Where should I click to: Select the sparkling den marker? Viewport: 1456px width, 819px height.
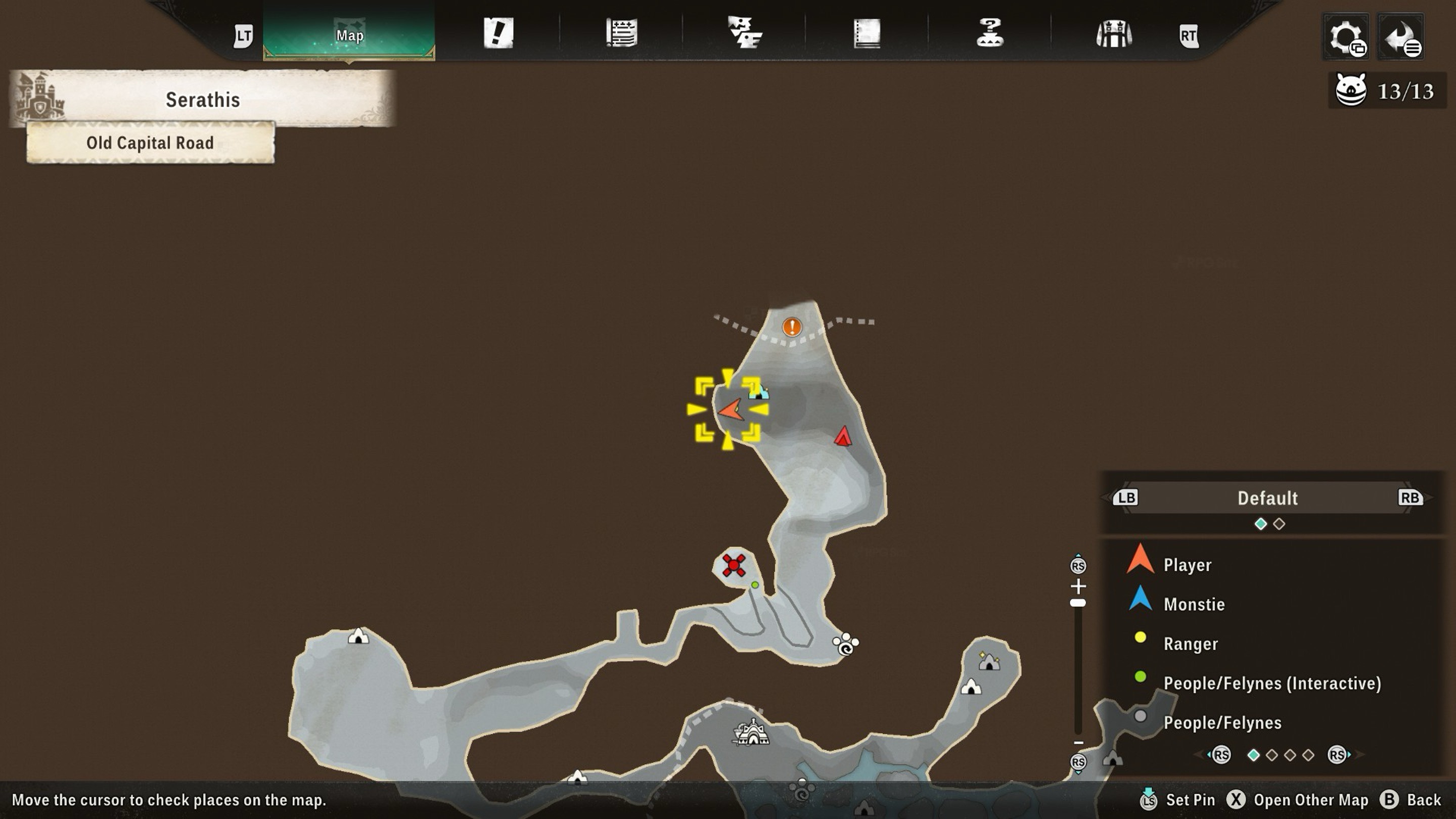click(989, 661)
